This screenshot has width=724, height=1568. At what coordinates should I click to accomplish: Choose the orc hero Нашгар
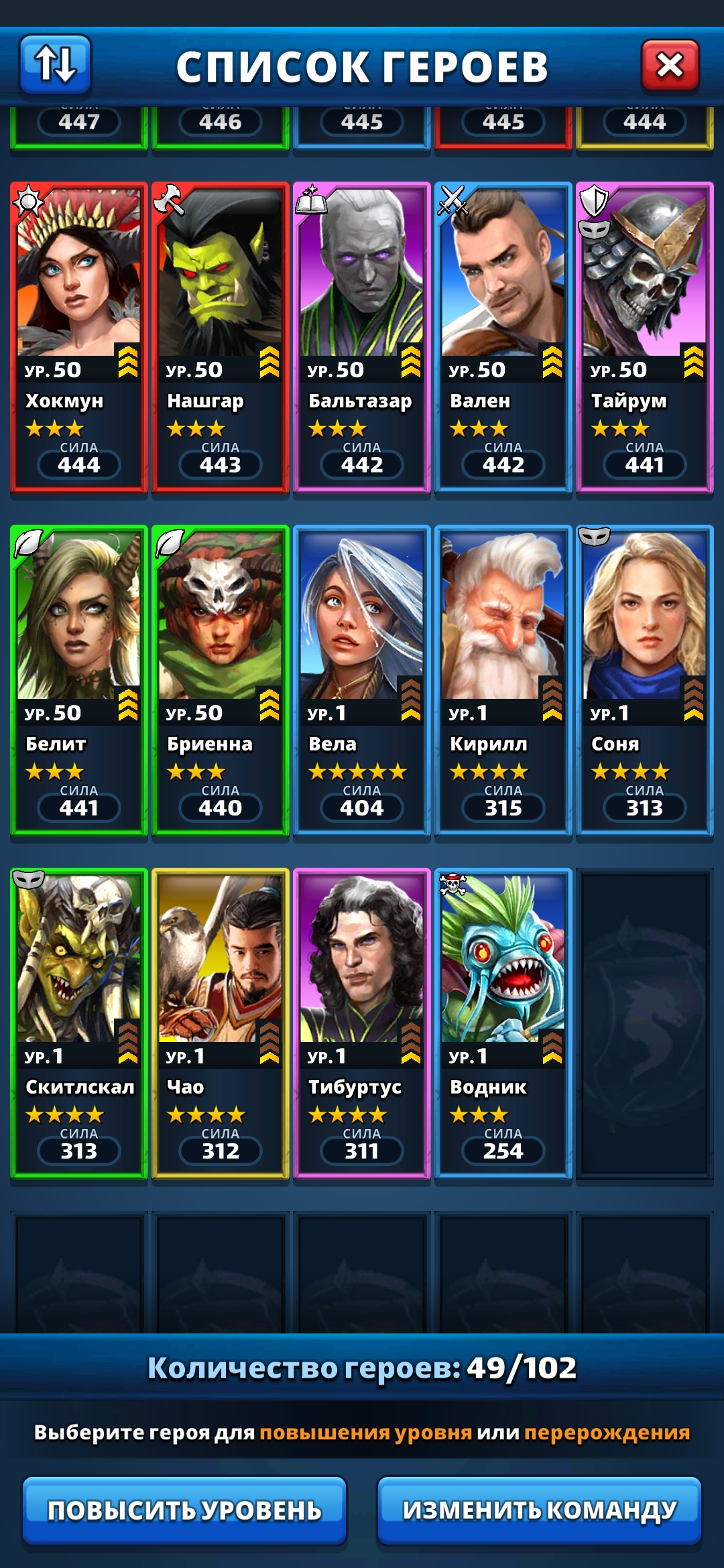pyautogui.click(x=220, y=335)
